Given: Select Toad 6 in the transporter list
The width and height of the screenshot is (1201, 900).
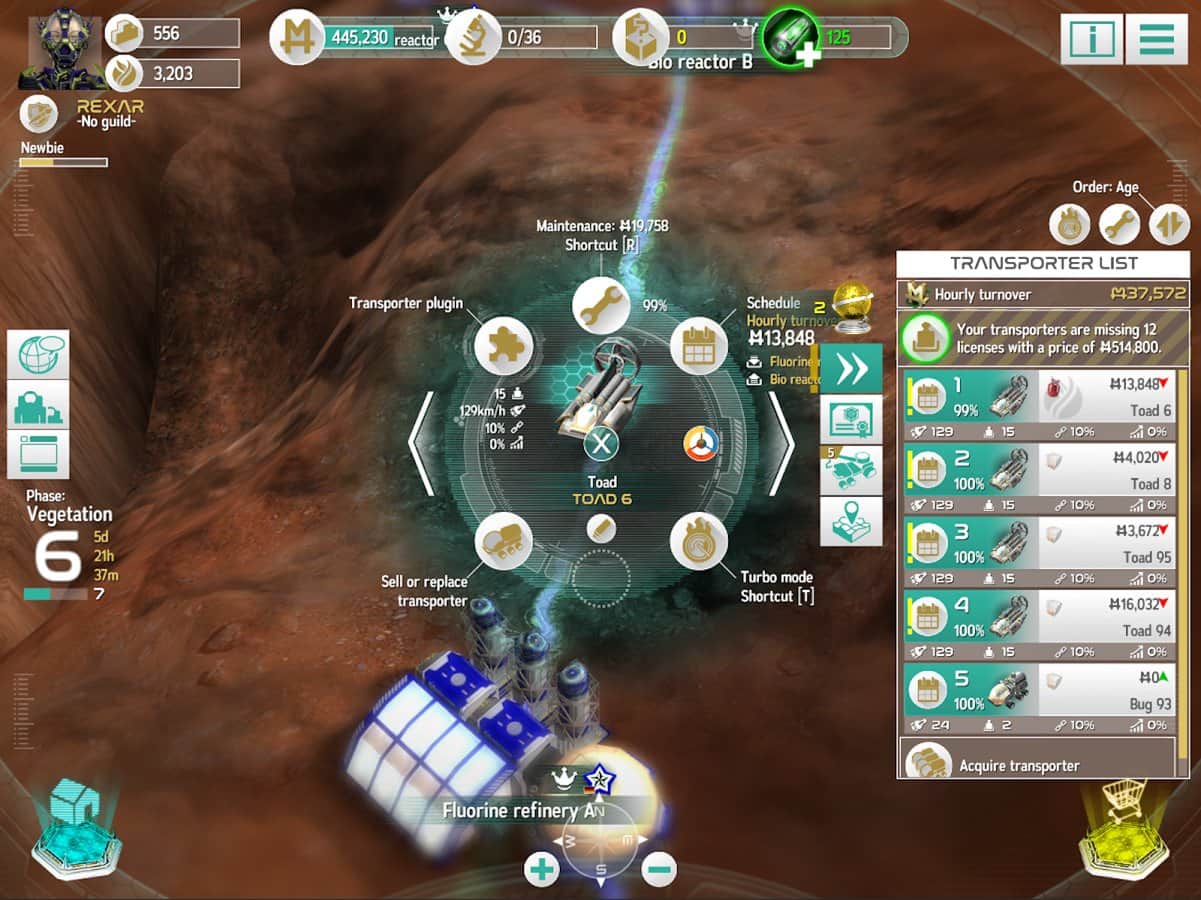Looking at the screenshot, I should (x=1040, y=397).
